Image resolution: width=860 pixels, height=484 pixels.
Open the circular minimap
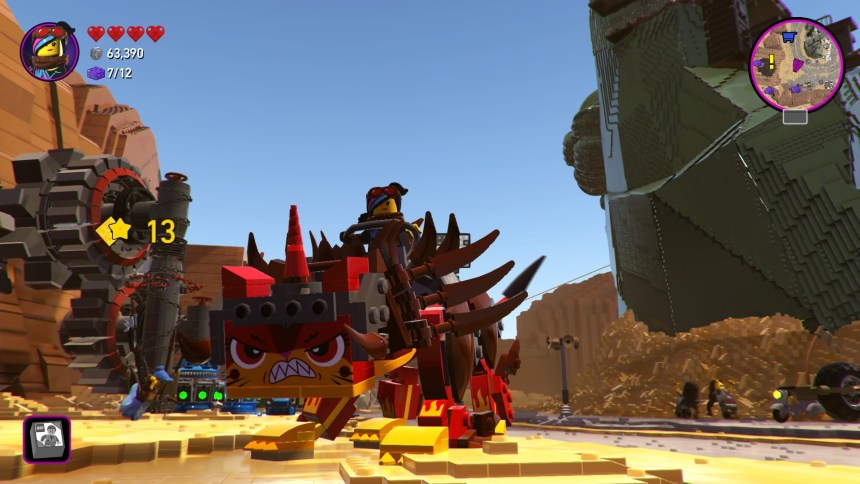796,65
